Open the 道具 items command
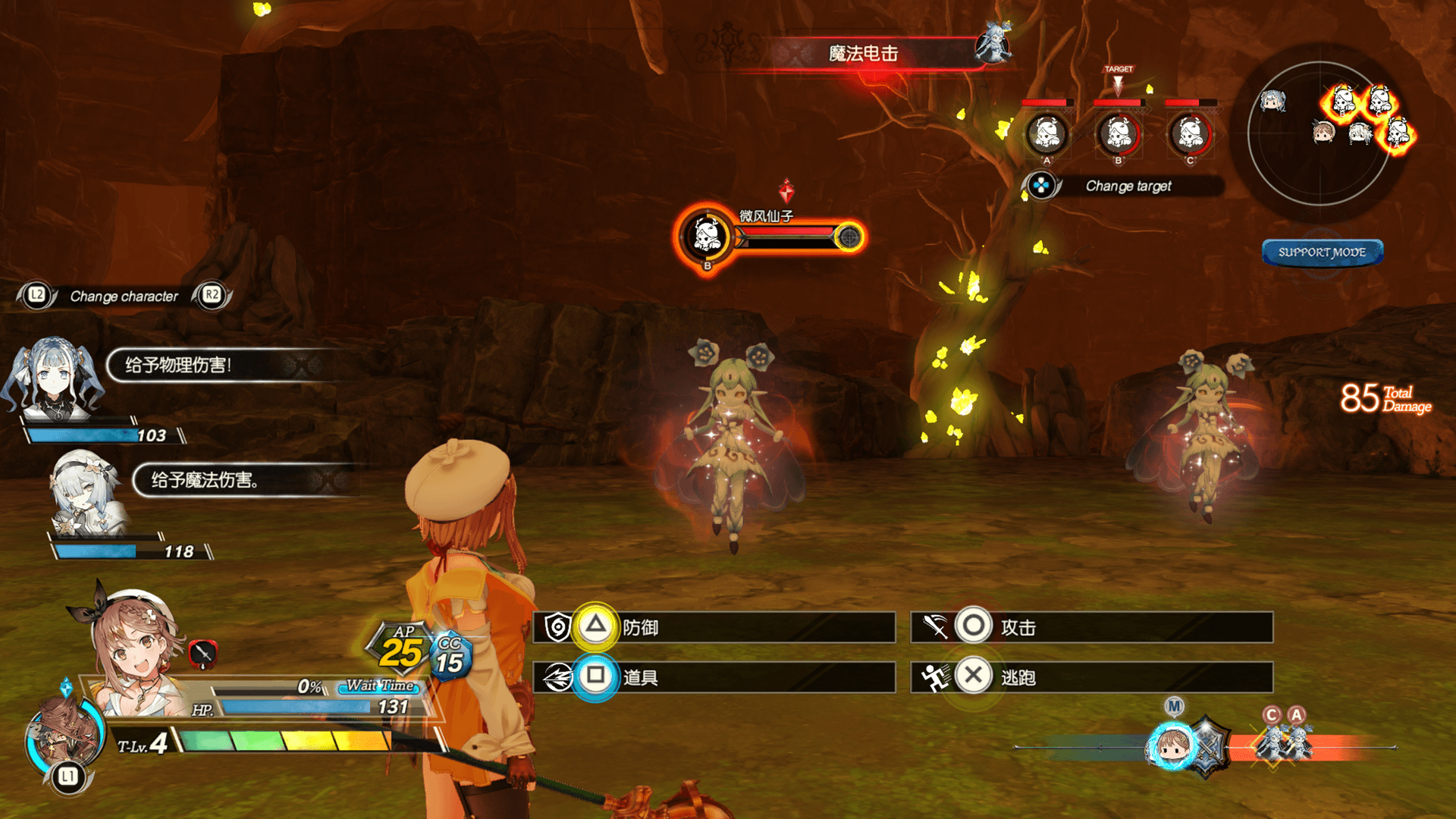 tap(714, 676)
